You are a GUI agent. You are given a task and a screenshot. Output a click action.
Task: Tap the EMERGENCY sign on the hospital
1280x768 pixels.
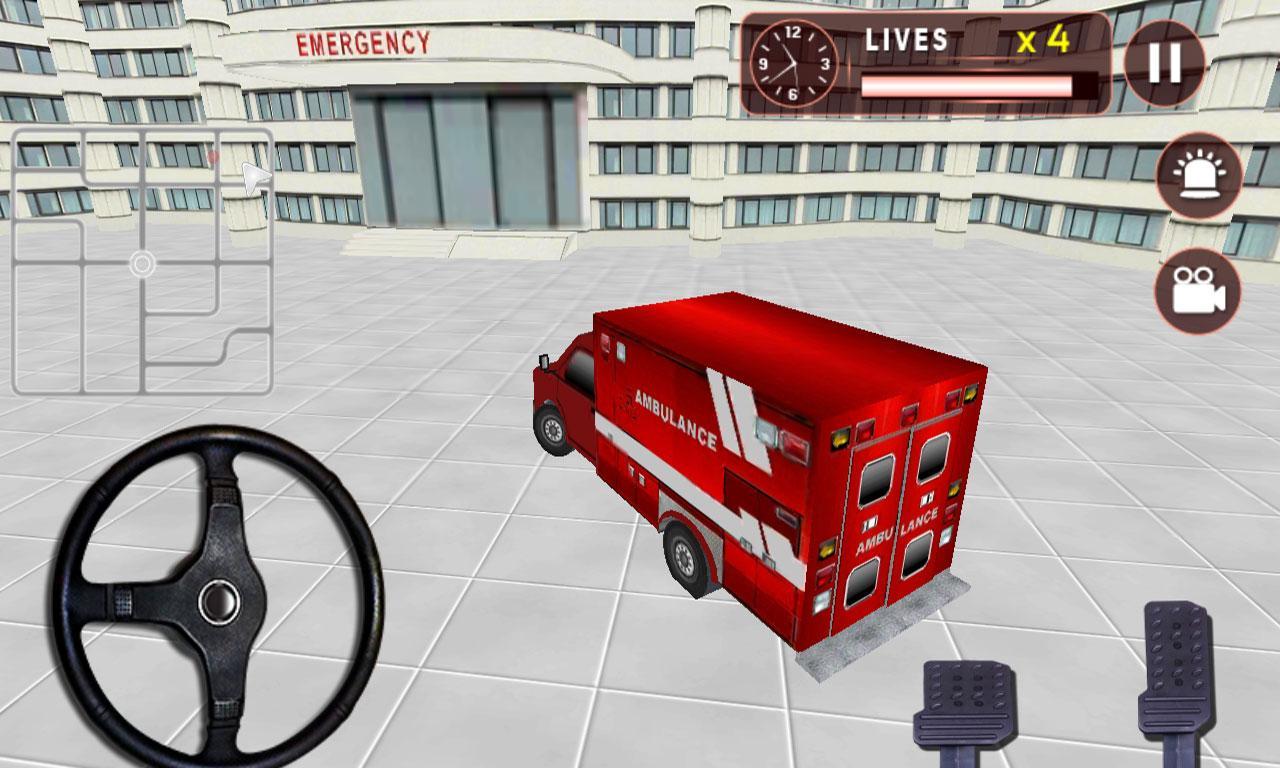363,42
